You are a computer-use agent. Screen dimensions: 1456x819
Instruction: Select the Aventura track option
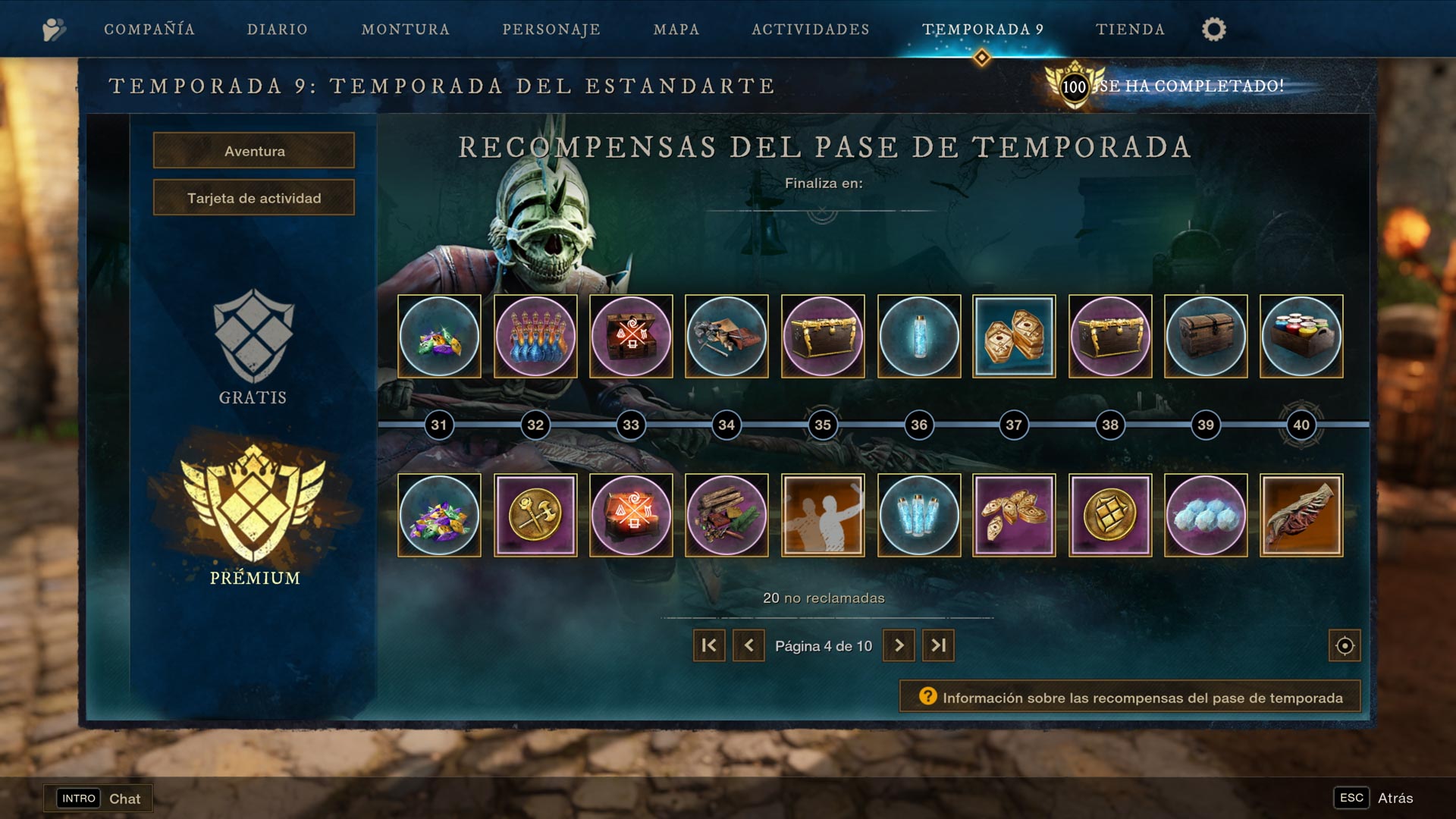pyautogui.click(x=253, y=150)
